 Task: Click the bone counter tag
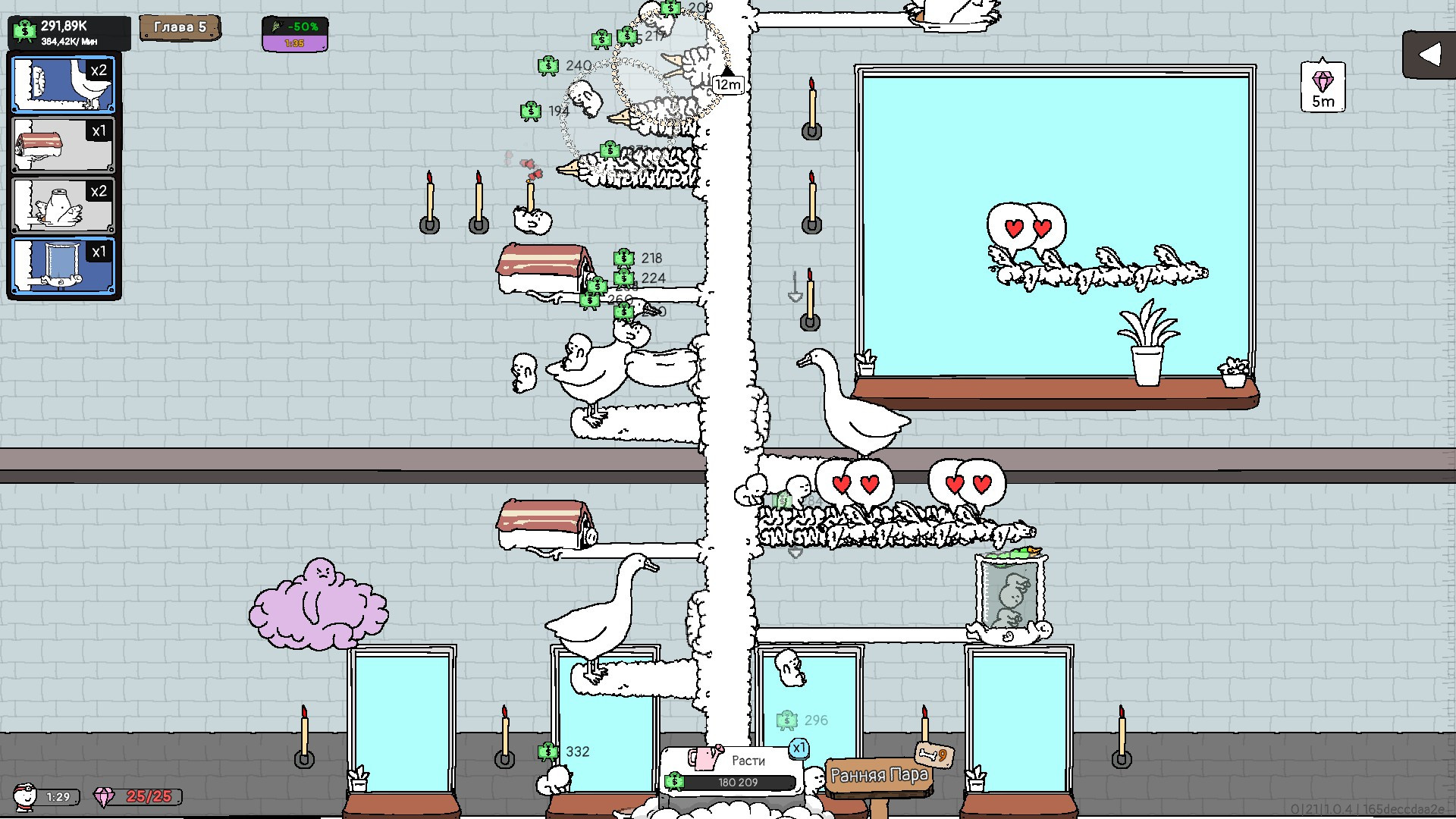coord(934,755)
